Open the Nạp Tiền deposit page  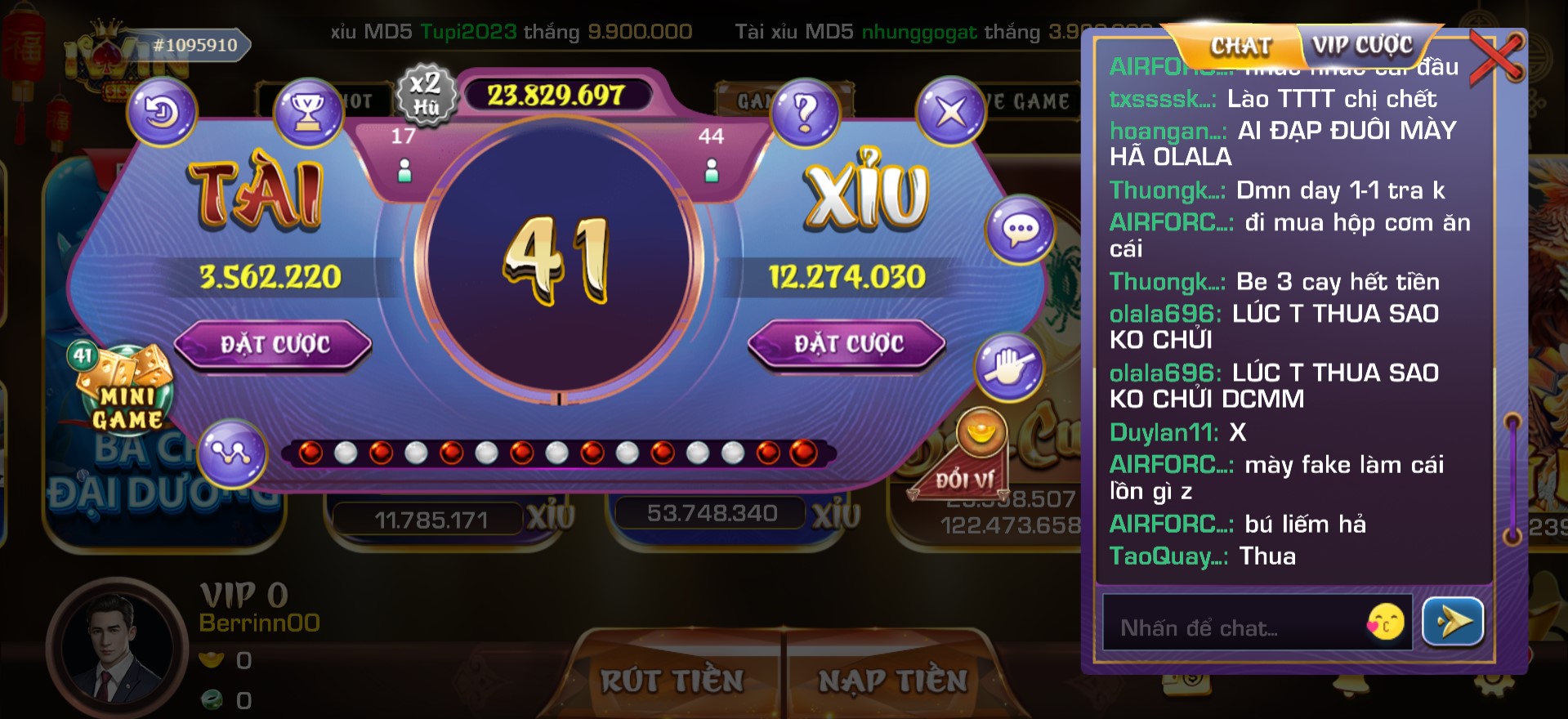(x=892, y=681)
